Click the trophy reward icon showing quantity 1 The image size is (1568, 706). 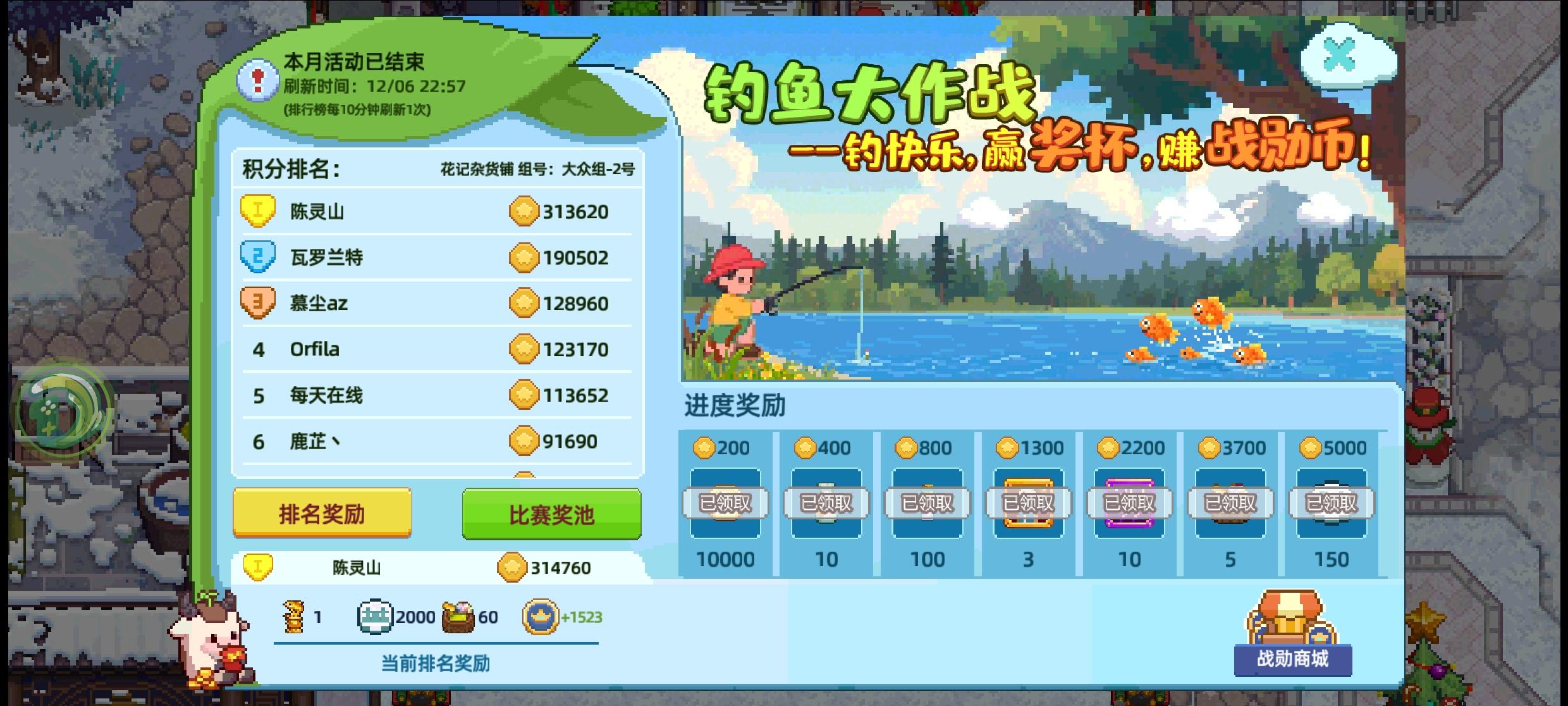pos(294,617)
